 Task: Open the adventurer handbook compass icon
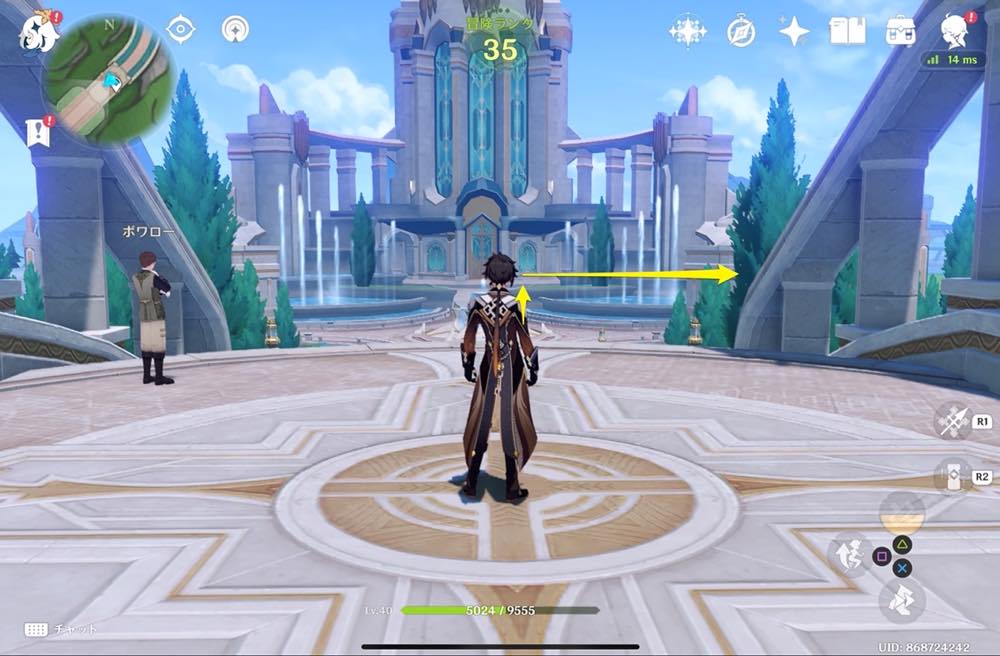point(741,31)
